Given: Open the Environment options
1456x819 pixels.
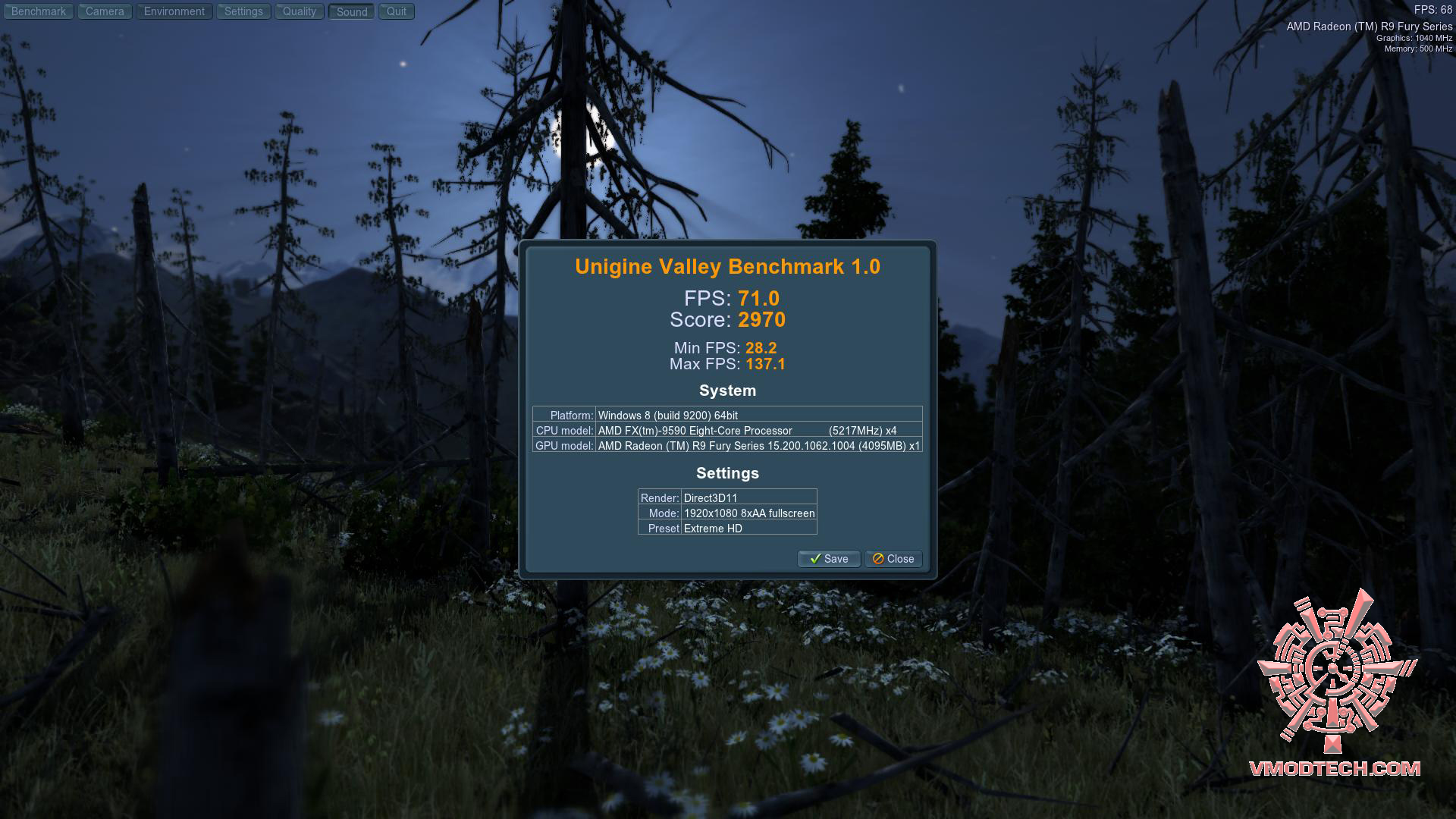Looking at the screenshot, I should point(174,11).
